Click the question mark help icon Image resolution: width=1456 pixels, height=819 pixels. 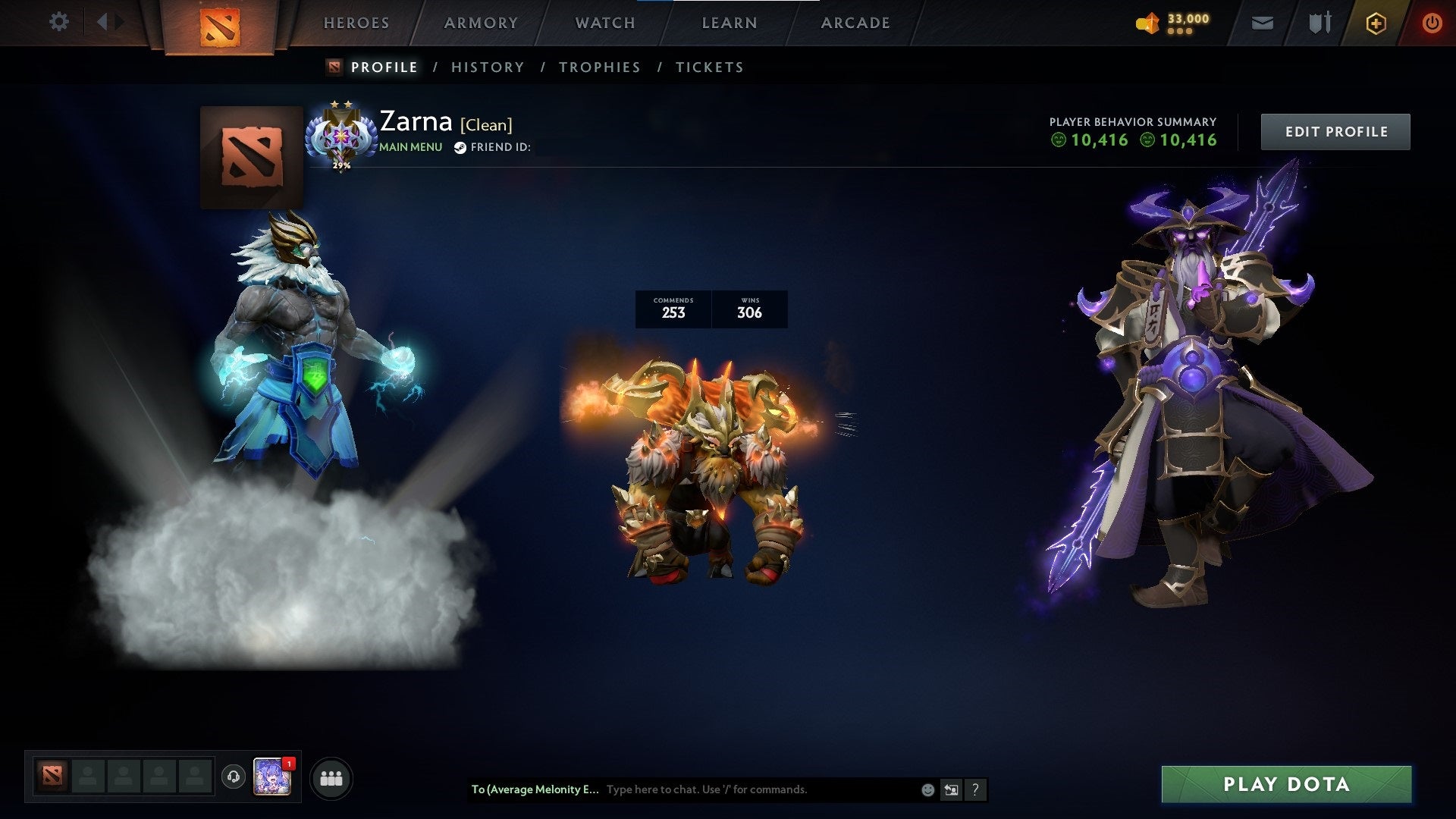pyautogui.click(x=975, y=789)
